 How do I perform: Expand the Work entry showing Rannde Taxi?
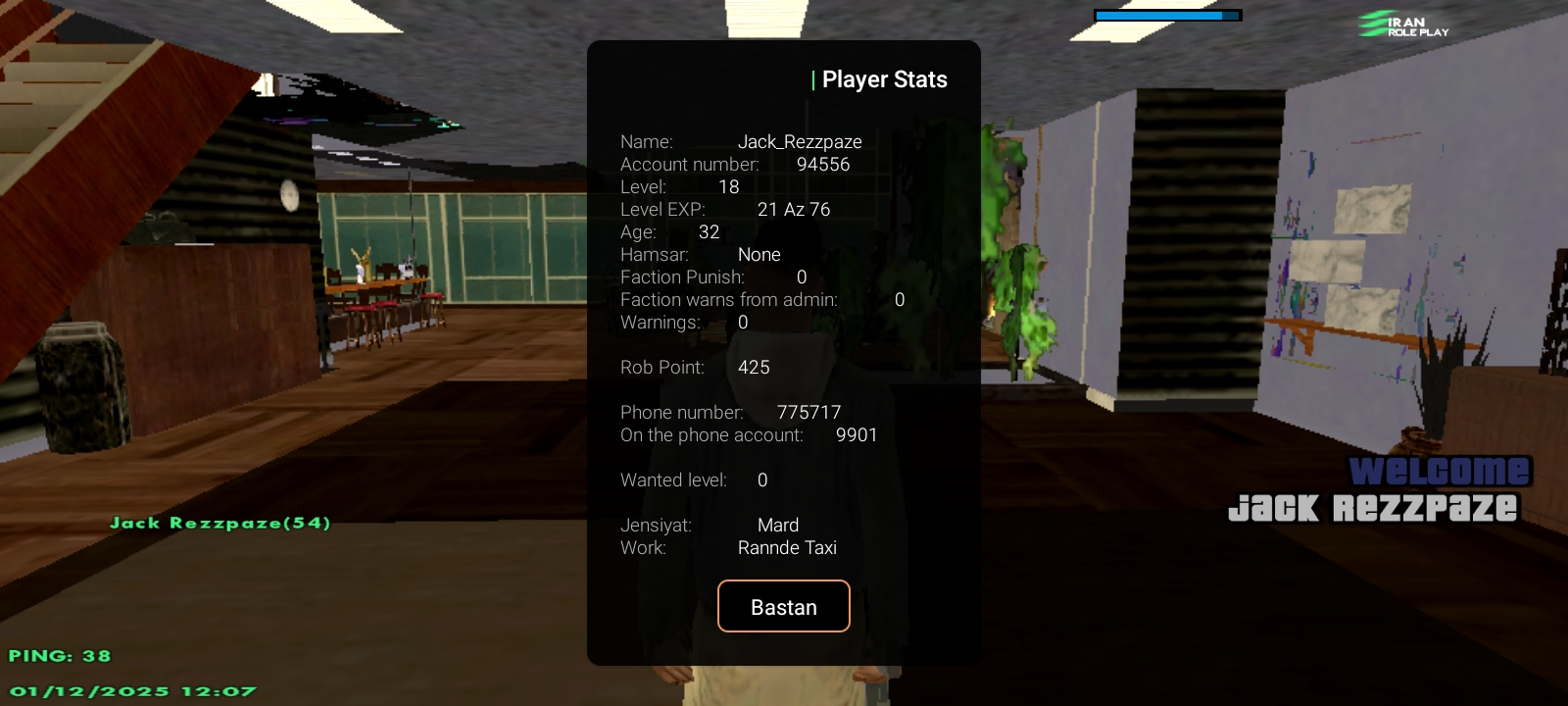(x=730, y=547)
